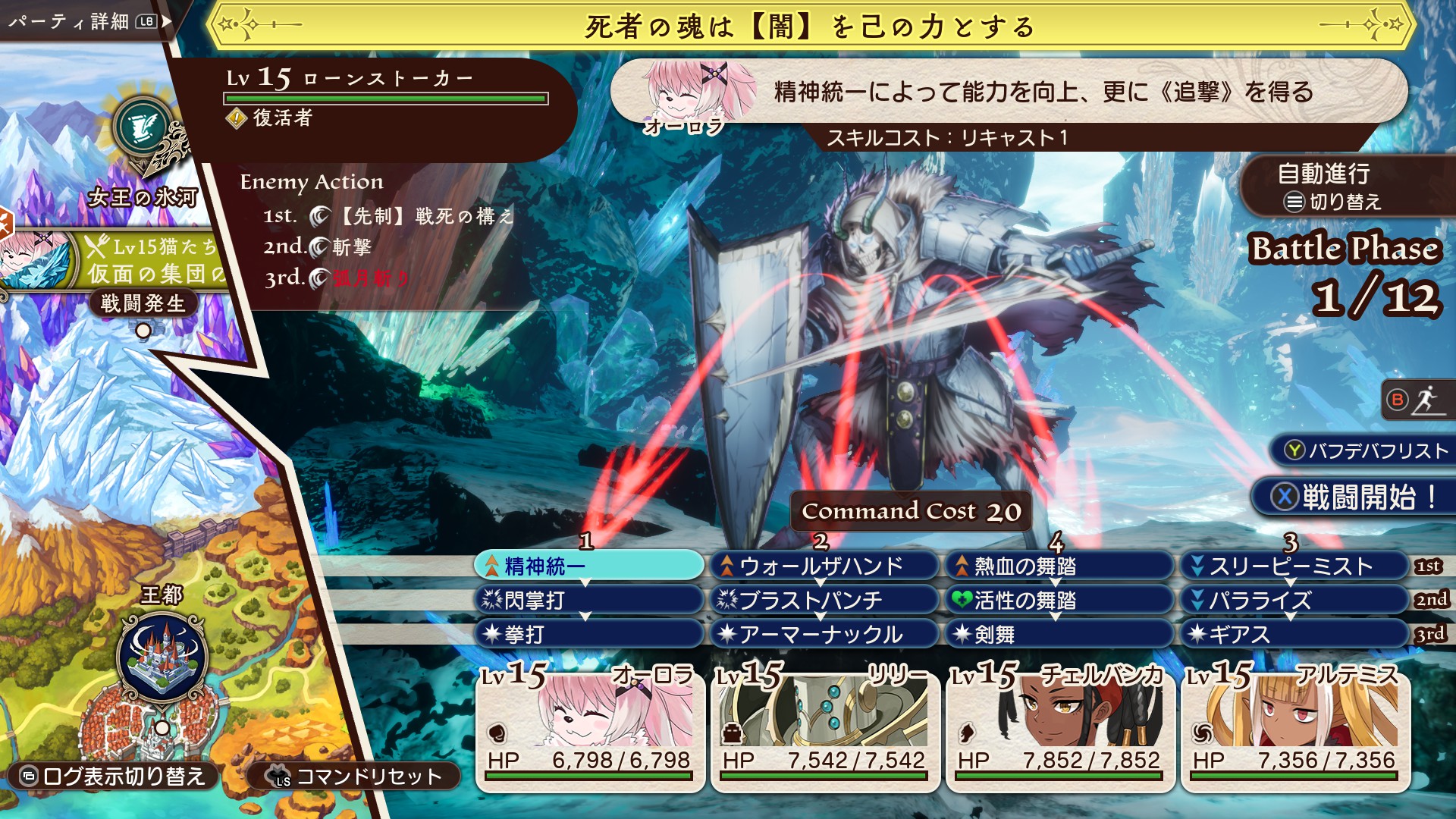1456x819 pixels.
Task: Select the ブラストパンチ skill
Action: 824,600
